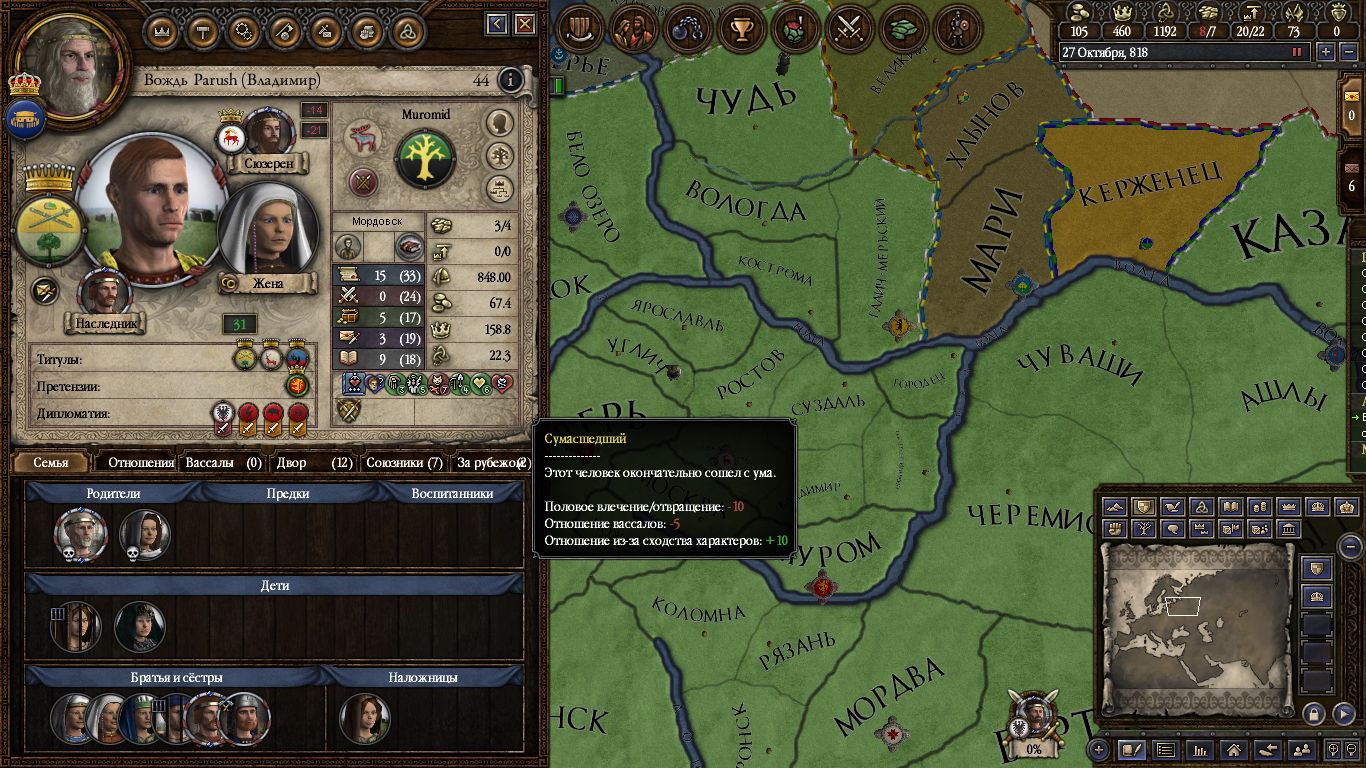The height and width of the screenshot is (768, 1366).
Task: Select the concubine portrait under Наложницы
Action: [x=364, y=719]
